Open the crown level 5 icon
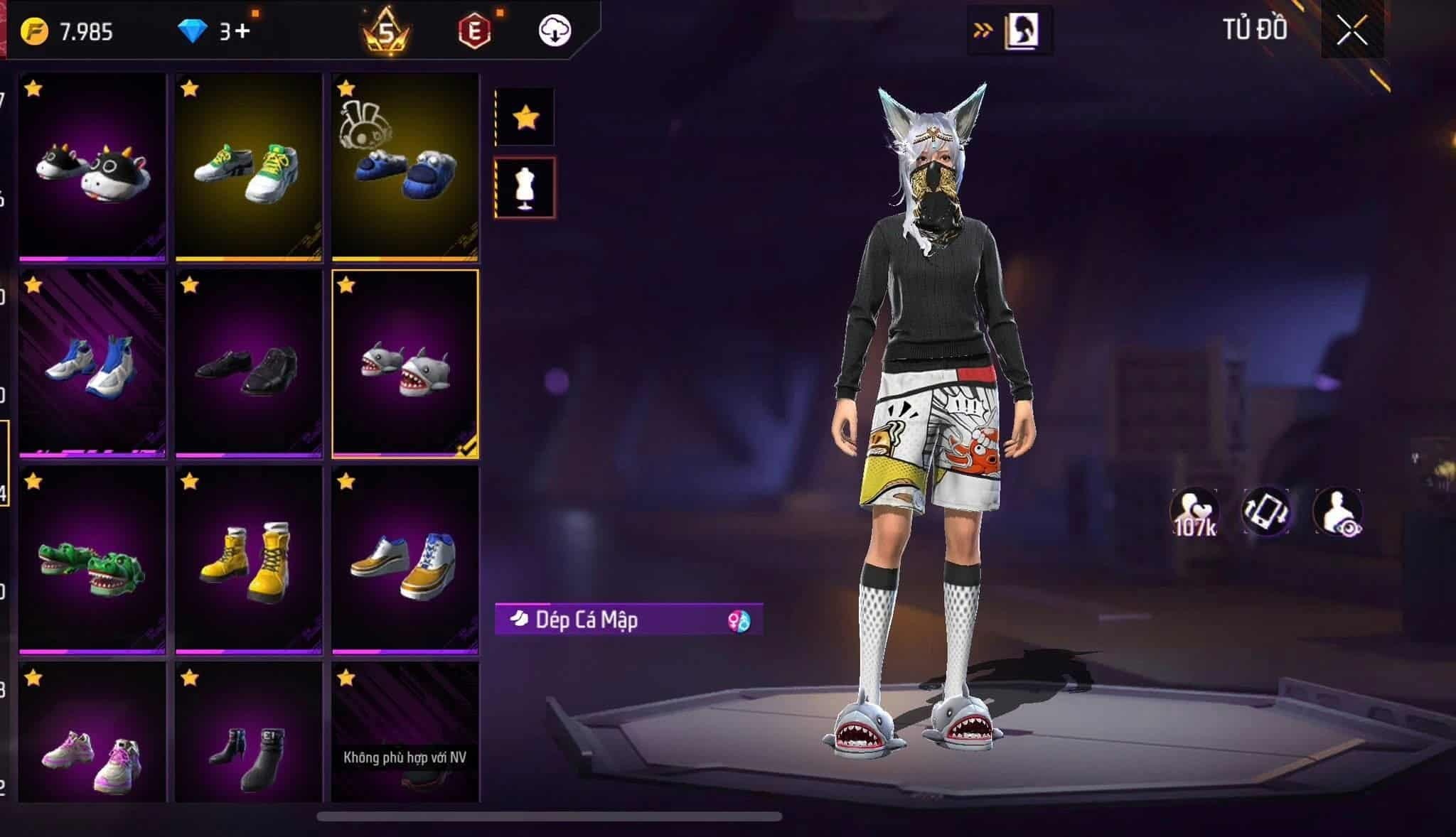Viewport: 1456px width, 837px height. tap(386, 32)
